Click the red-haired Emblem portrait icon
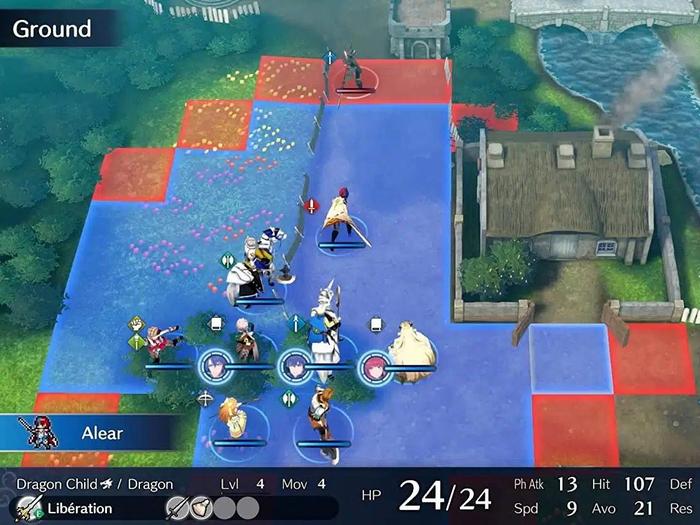Viewport: 700px width, 525px height. pos(373,366)
